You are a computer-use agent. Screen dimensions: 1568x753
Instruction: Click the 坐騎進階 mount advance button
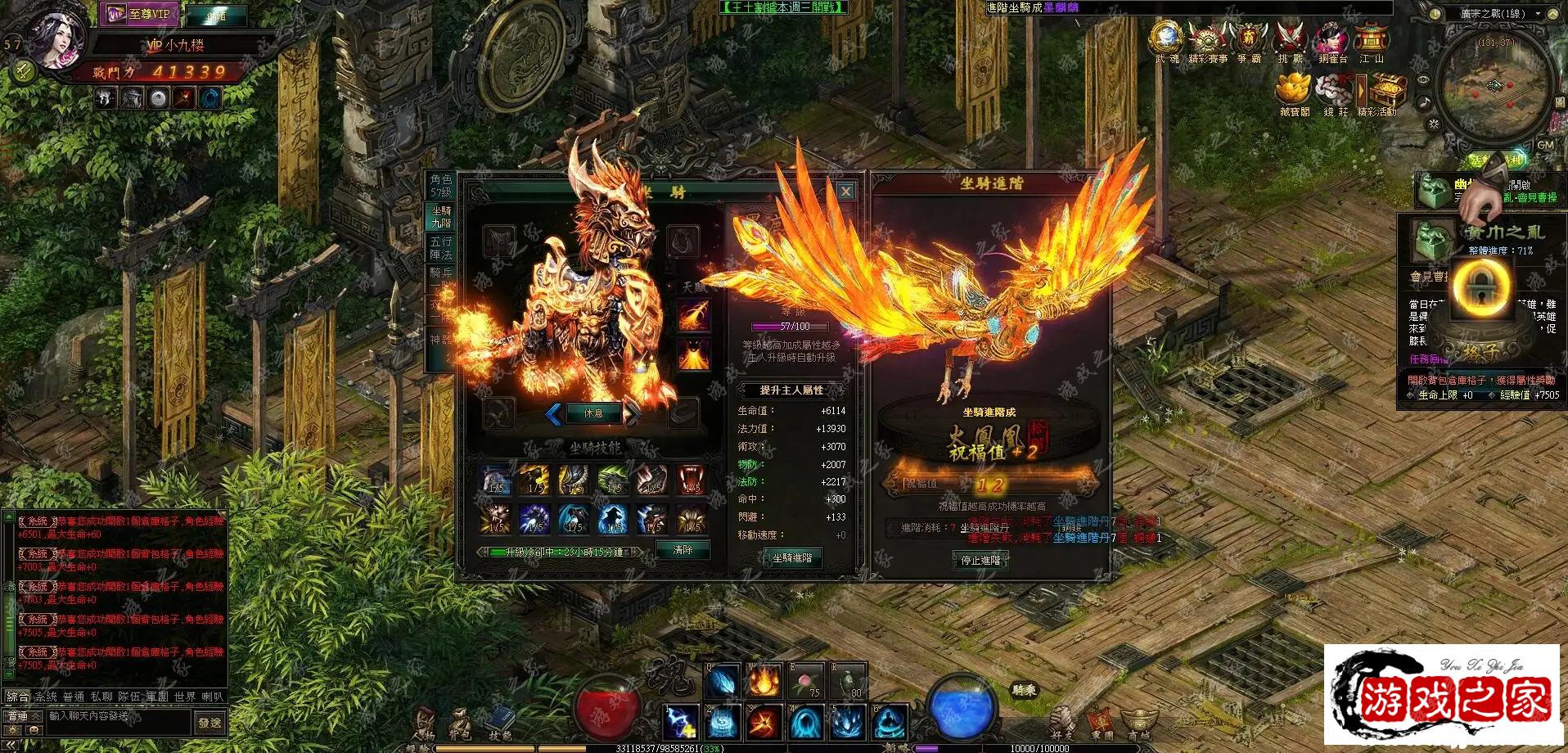point(792,557)
